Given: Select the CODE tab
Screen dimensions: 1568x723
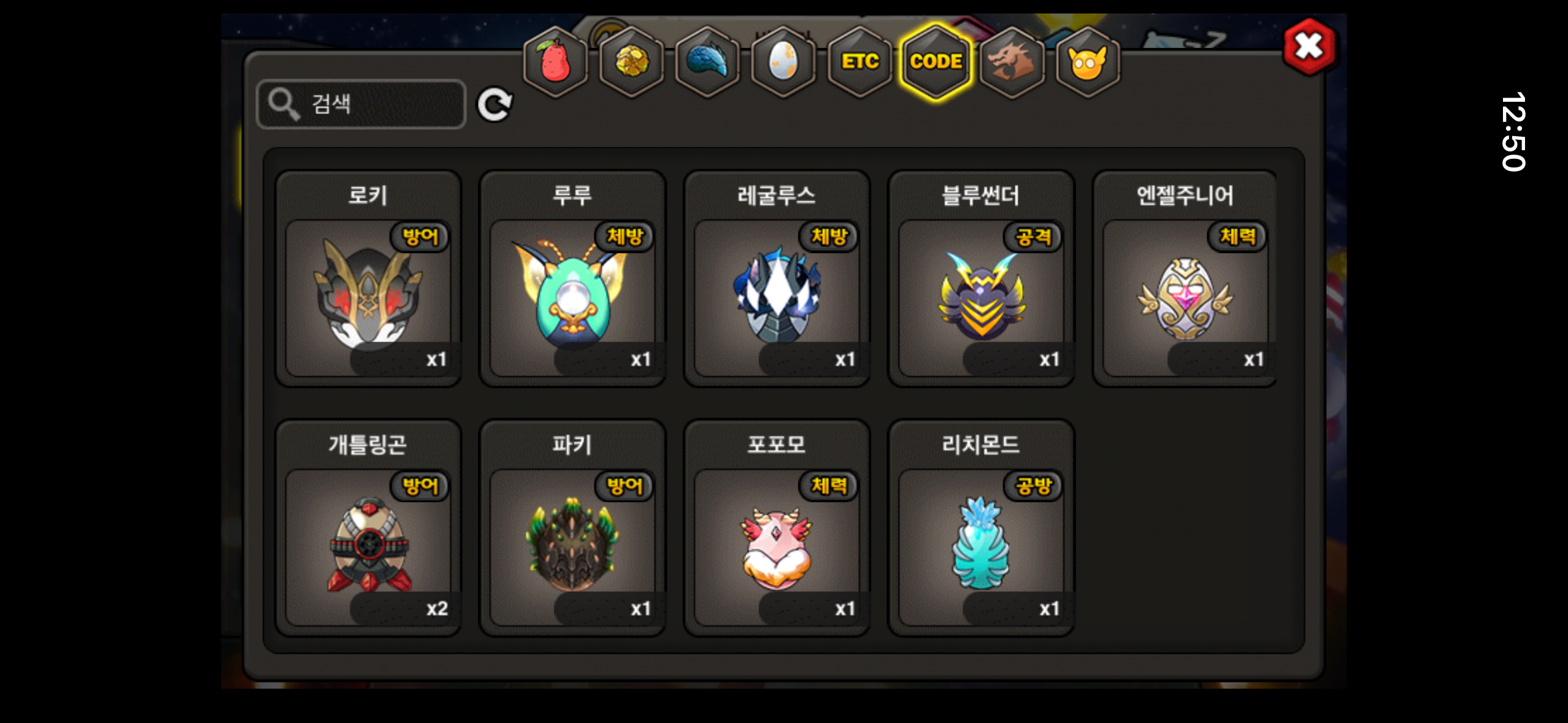Looking at the screenshot, I should point(936,62).
